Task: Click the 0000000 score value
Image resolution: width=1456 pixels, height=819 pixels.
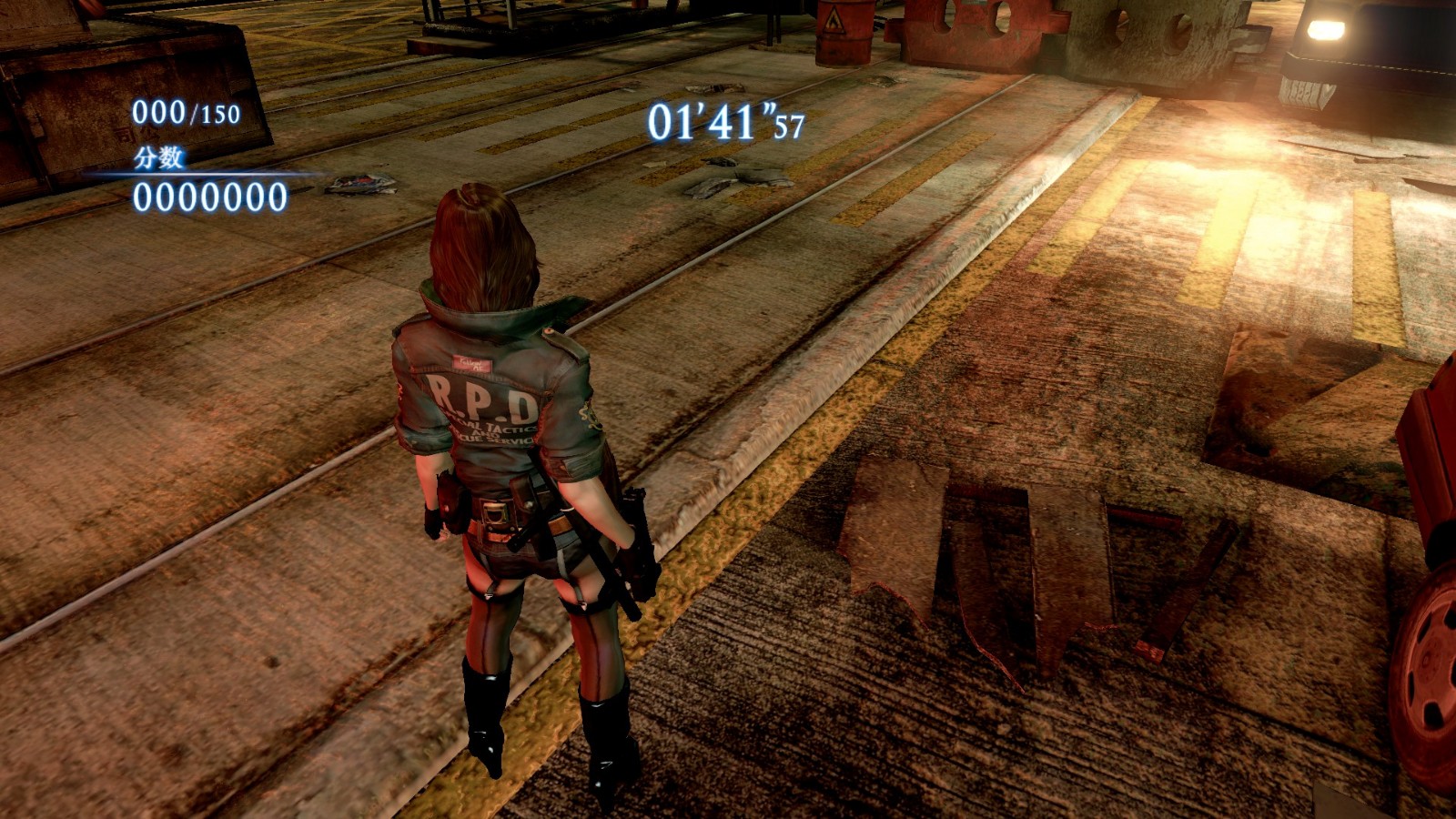Action: (208, 196)
